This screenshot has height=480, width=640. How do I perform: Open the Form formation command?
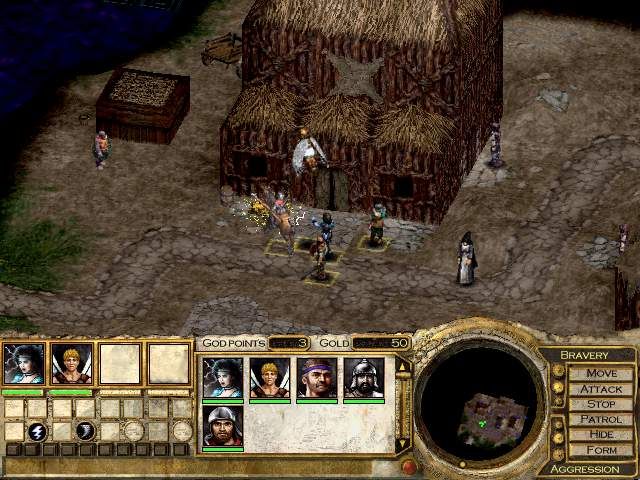coord(601,449)
